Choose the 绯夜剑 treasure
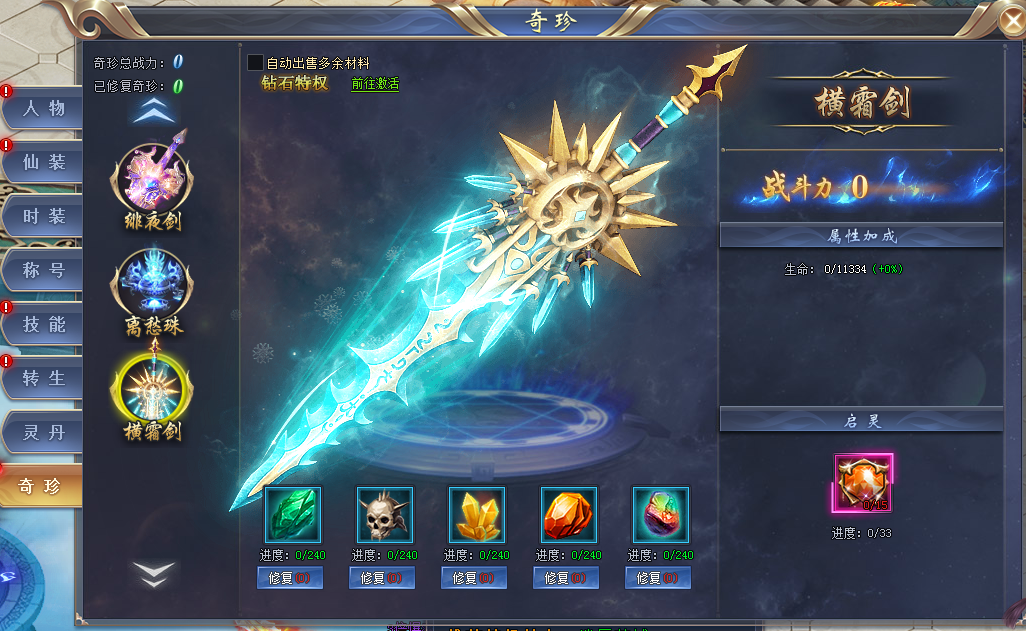The height and width of the screenshot is (631, 1026). (x=153, y=177)
